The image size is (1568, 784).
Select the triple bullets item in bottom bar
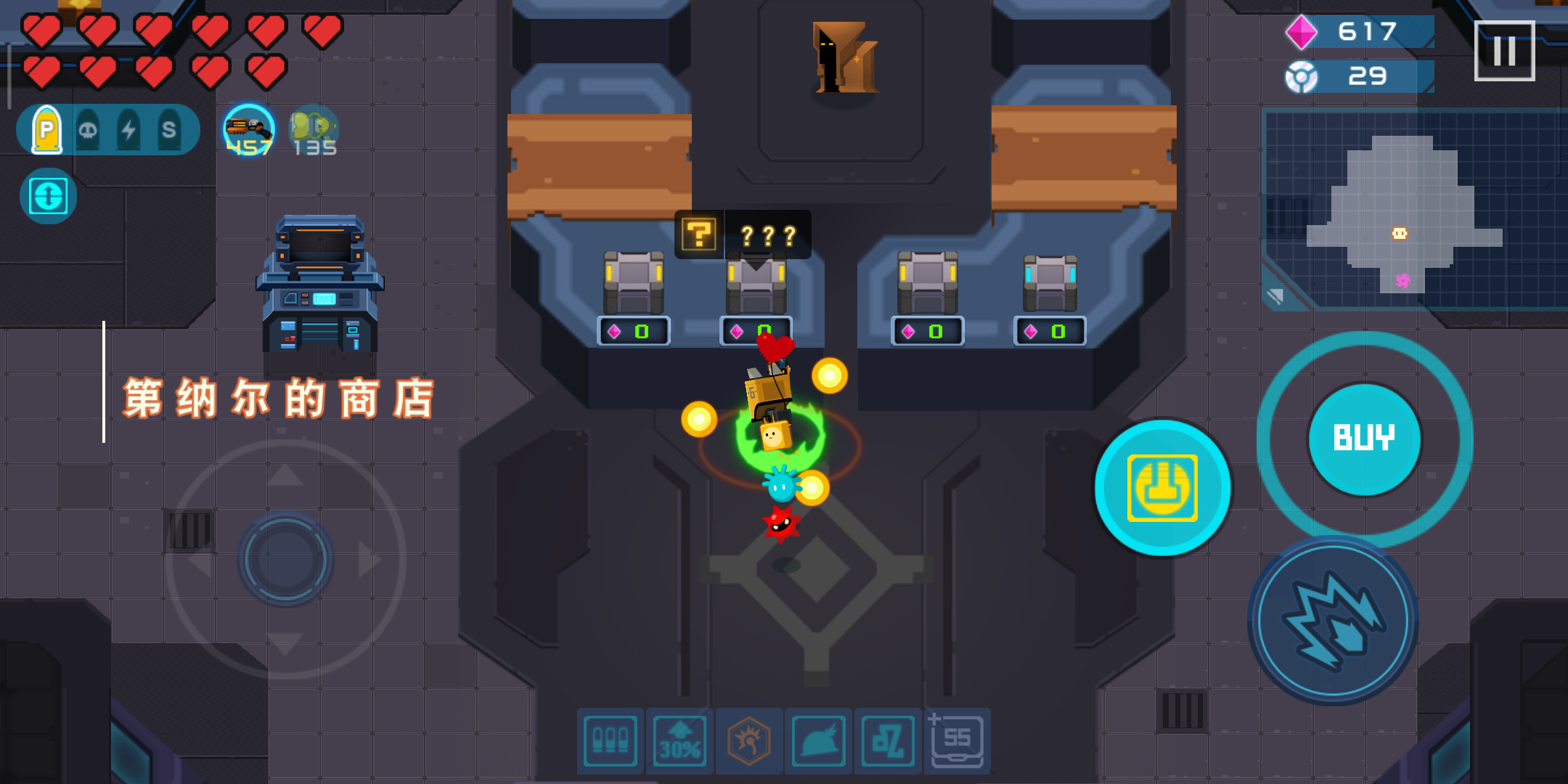click(610, 741)
